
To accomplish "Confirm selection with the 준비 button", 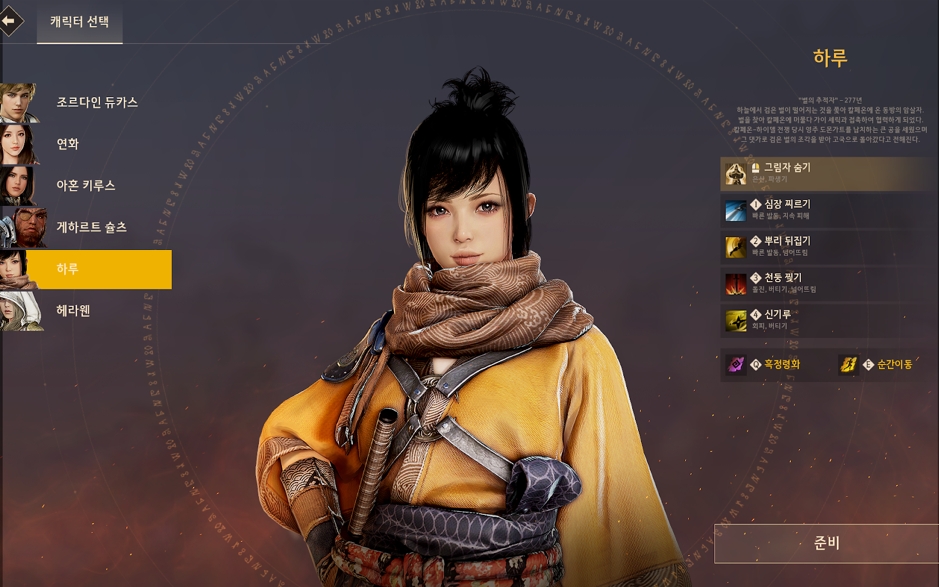I will pos(826,544).
